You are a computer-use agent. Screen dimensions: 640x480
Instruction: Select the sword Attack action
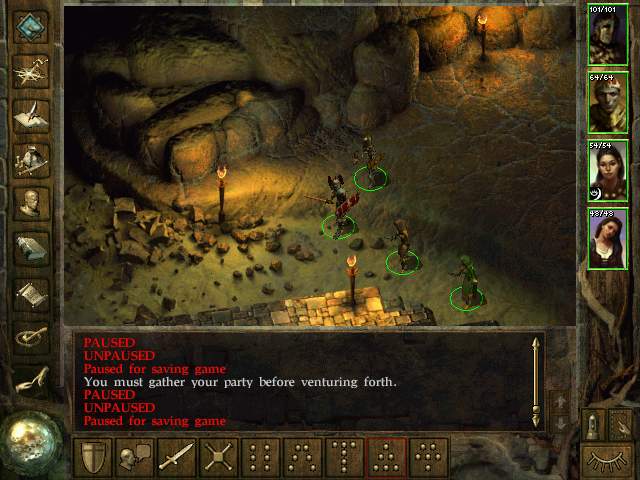point(177,456)
